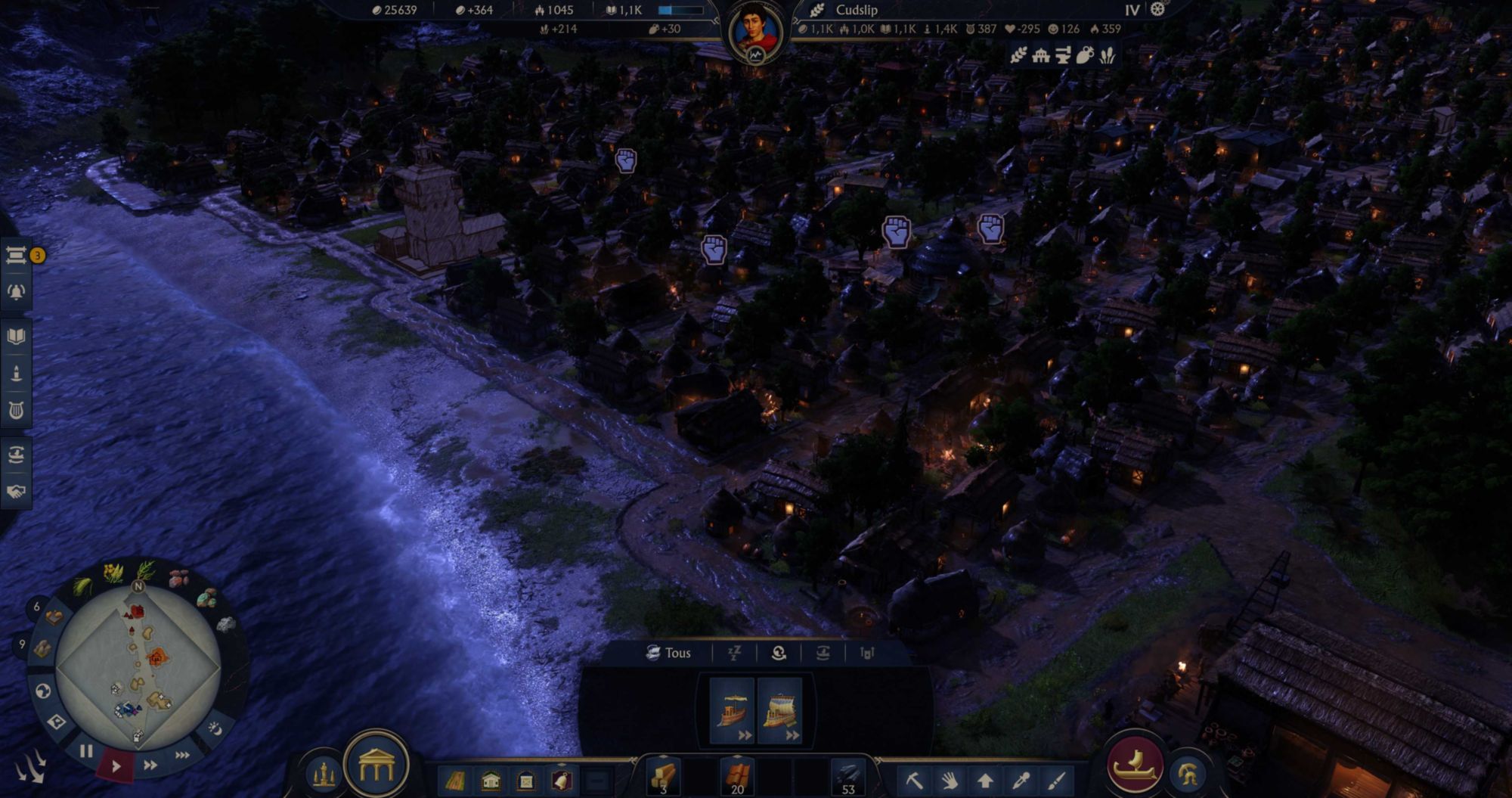Set game speed to normal play
The width and height of the screenshot is (1512, 798).
point(116,766)
